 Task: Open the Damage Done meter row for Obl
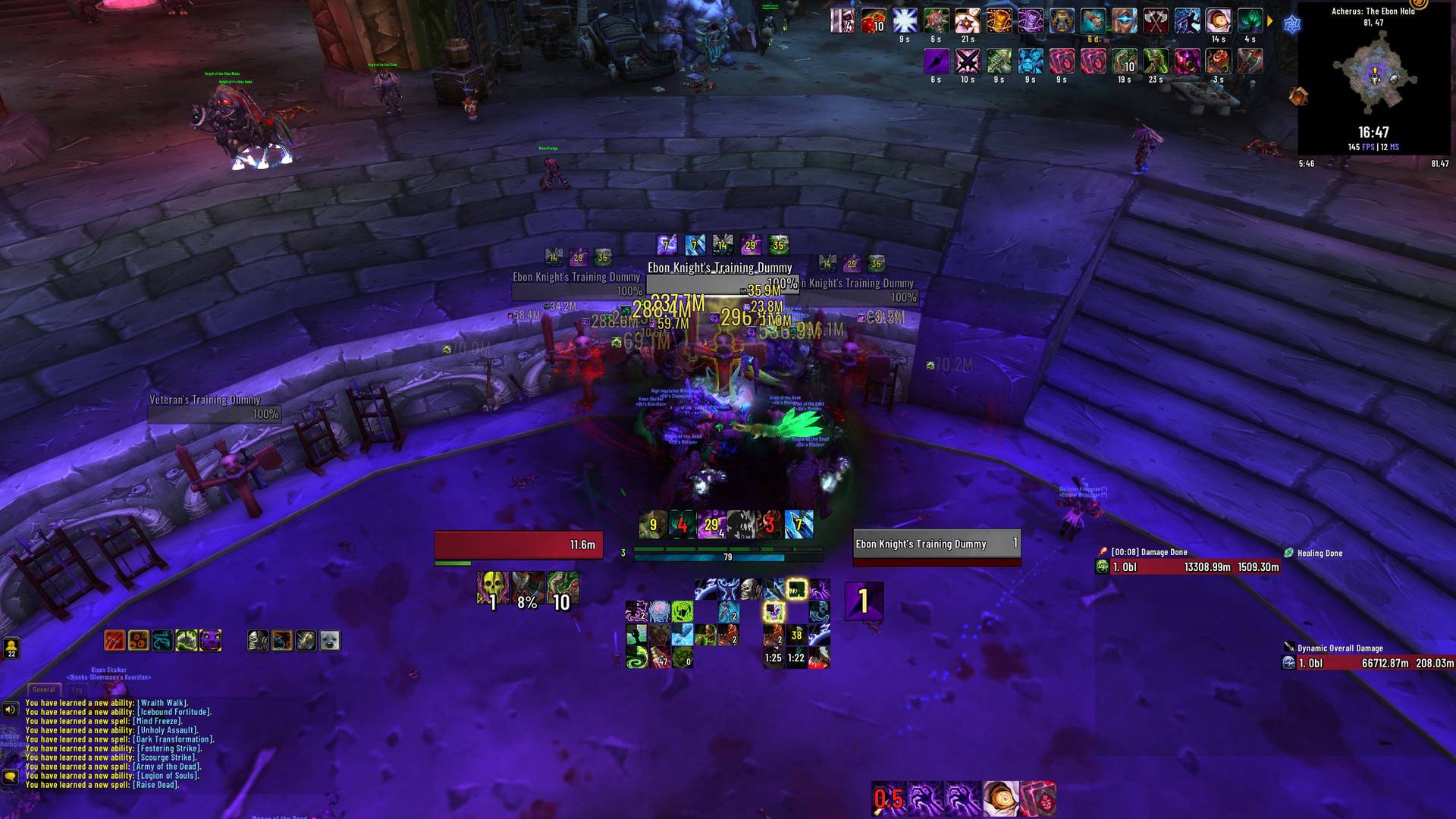click(1188, 567)
